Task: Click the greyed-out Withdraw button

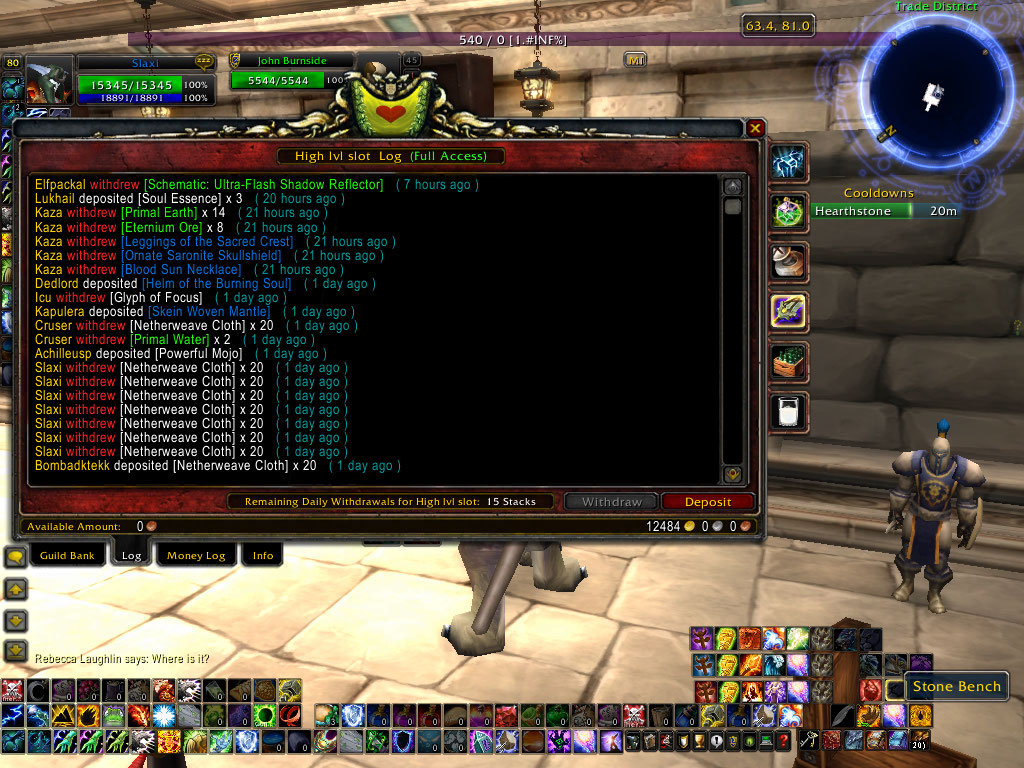Action: tap(609, 502)
